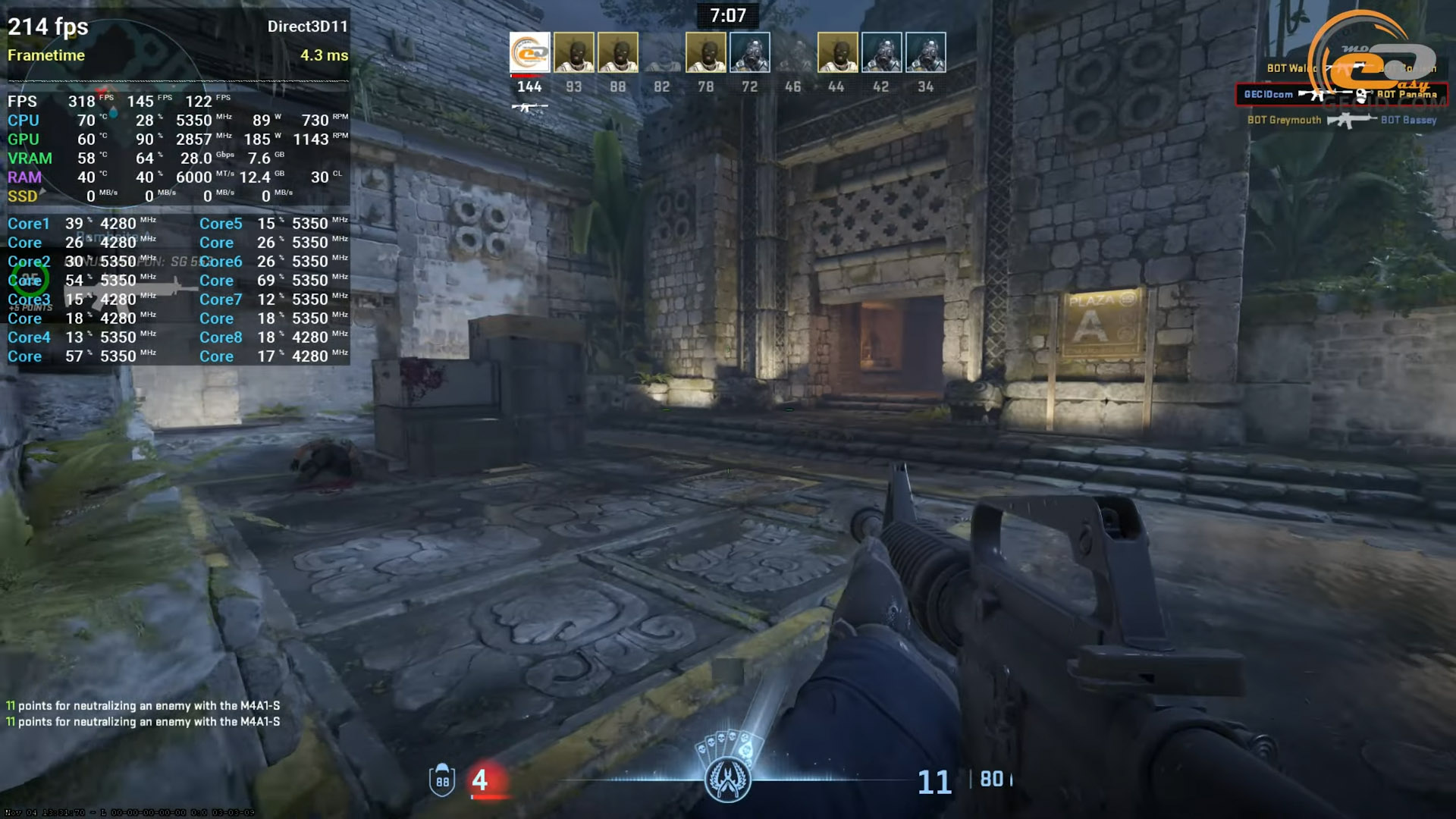Click the BOT Greymouth kill feed entry
Viewport: 1456px width, 819px height.
(1341, 120)
